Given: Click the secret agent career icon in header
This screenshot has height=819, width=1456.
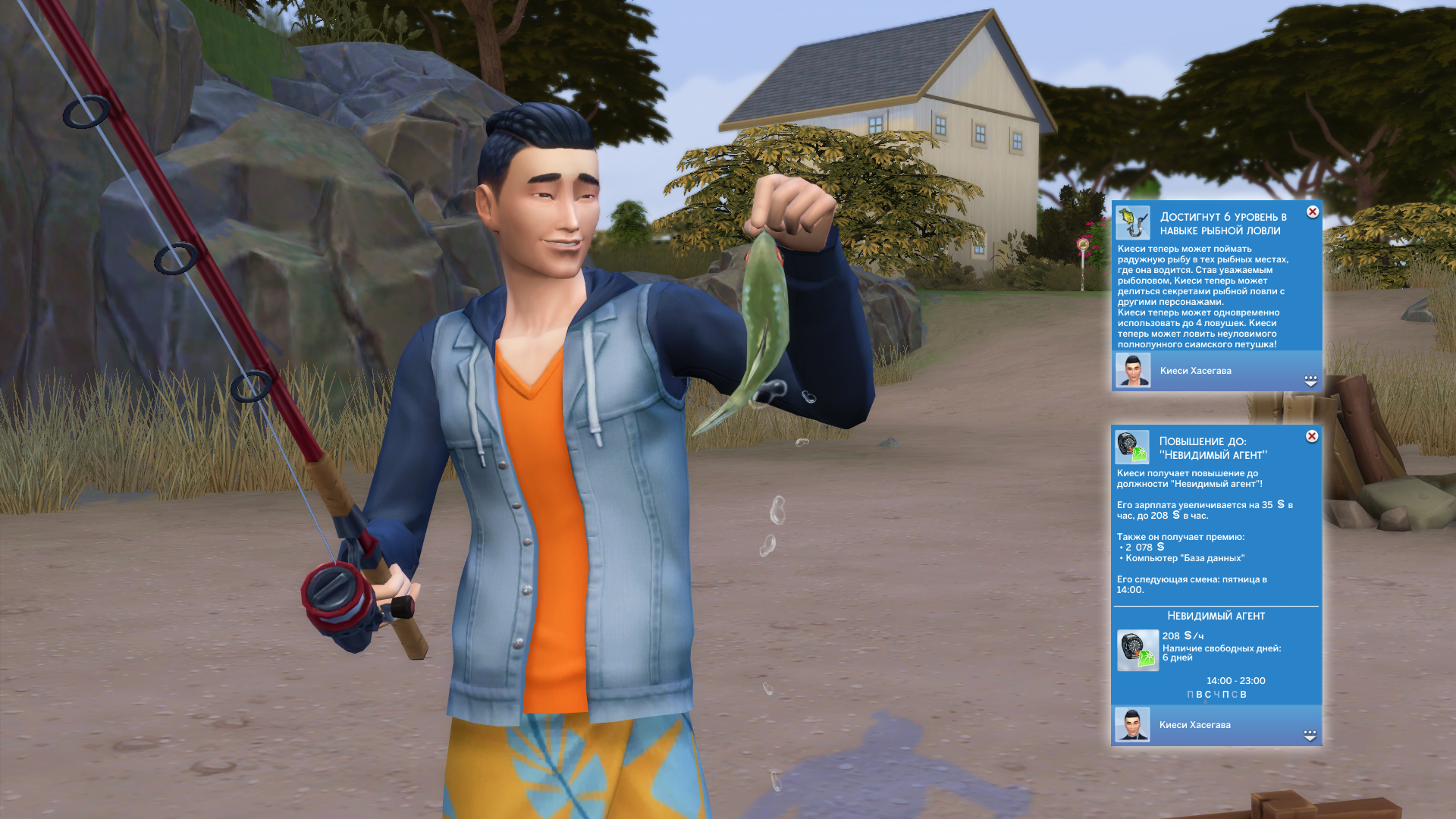Looking at the screenshot, I should [x=1132, y=447].
